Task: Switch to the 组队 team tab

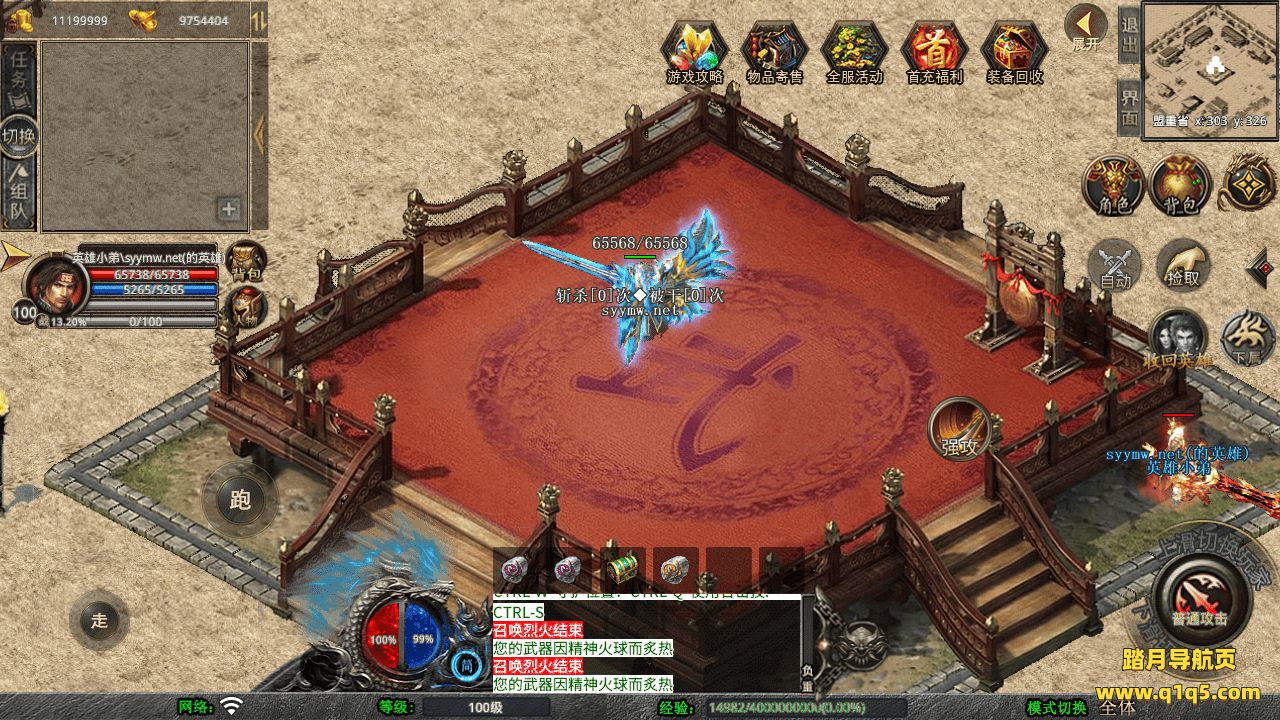Action: pyautogui.click(x=19, y=196)
